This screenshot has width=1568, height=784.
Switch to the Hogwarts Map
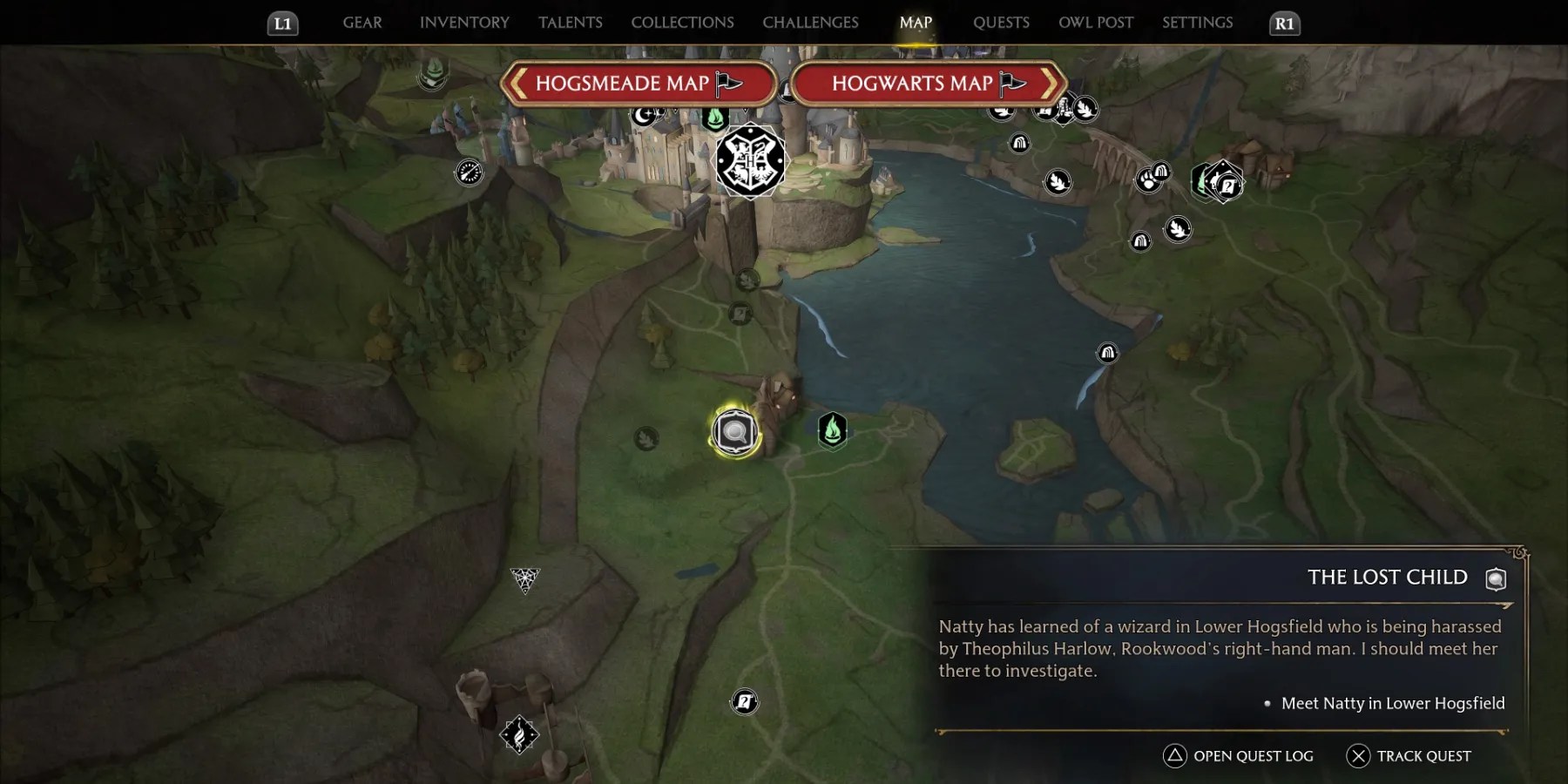click(928, 84)
